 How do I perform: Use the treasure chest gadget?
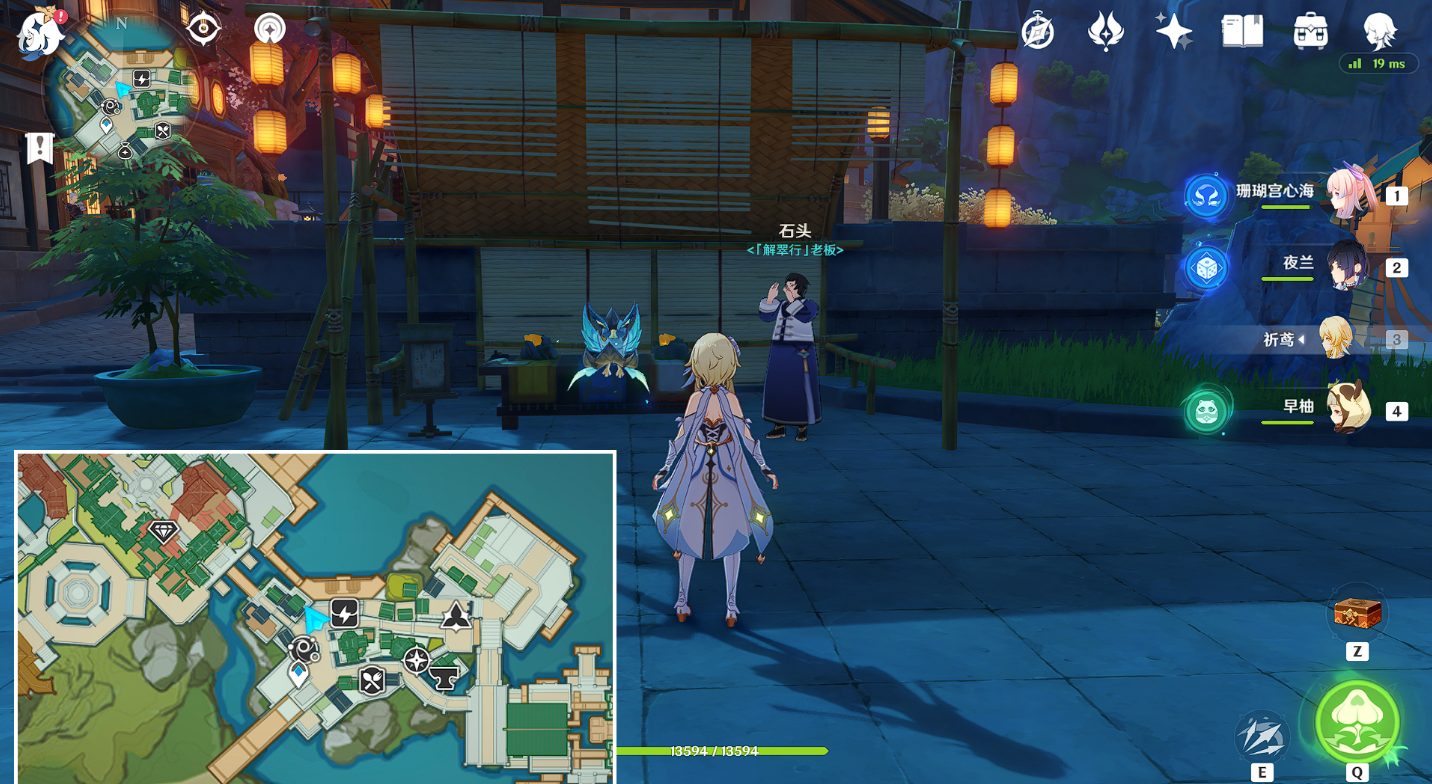[1357, 613]
